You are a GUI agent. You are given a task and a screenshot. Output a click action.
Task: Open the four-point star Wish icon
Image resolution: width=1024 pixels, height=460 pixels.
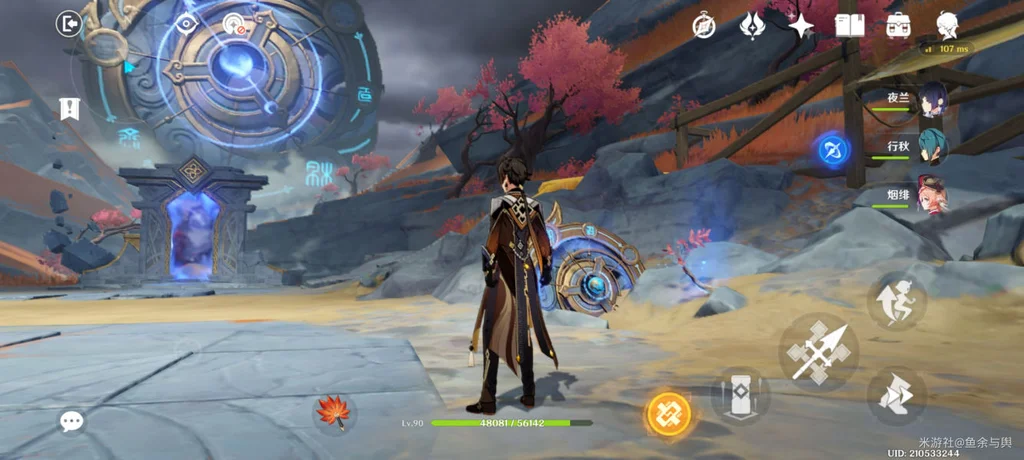801,27
